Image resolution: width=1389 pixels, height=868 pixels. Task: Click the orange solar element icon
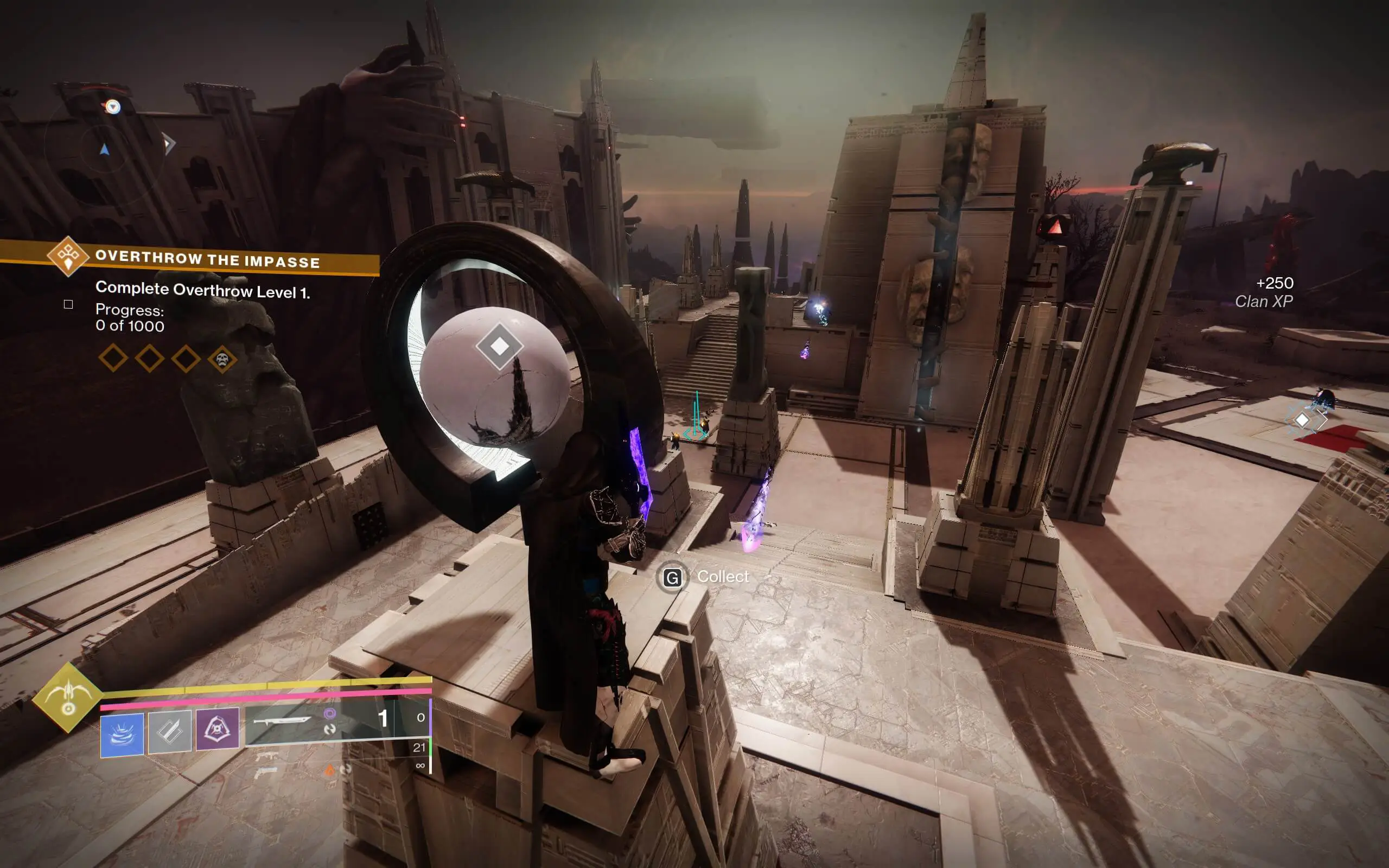(330, 771)
